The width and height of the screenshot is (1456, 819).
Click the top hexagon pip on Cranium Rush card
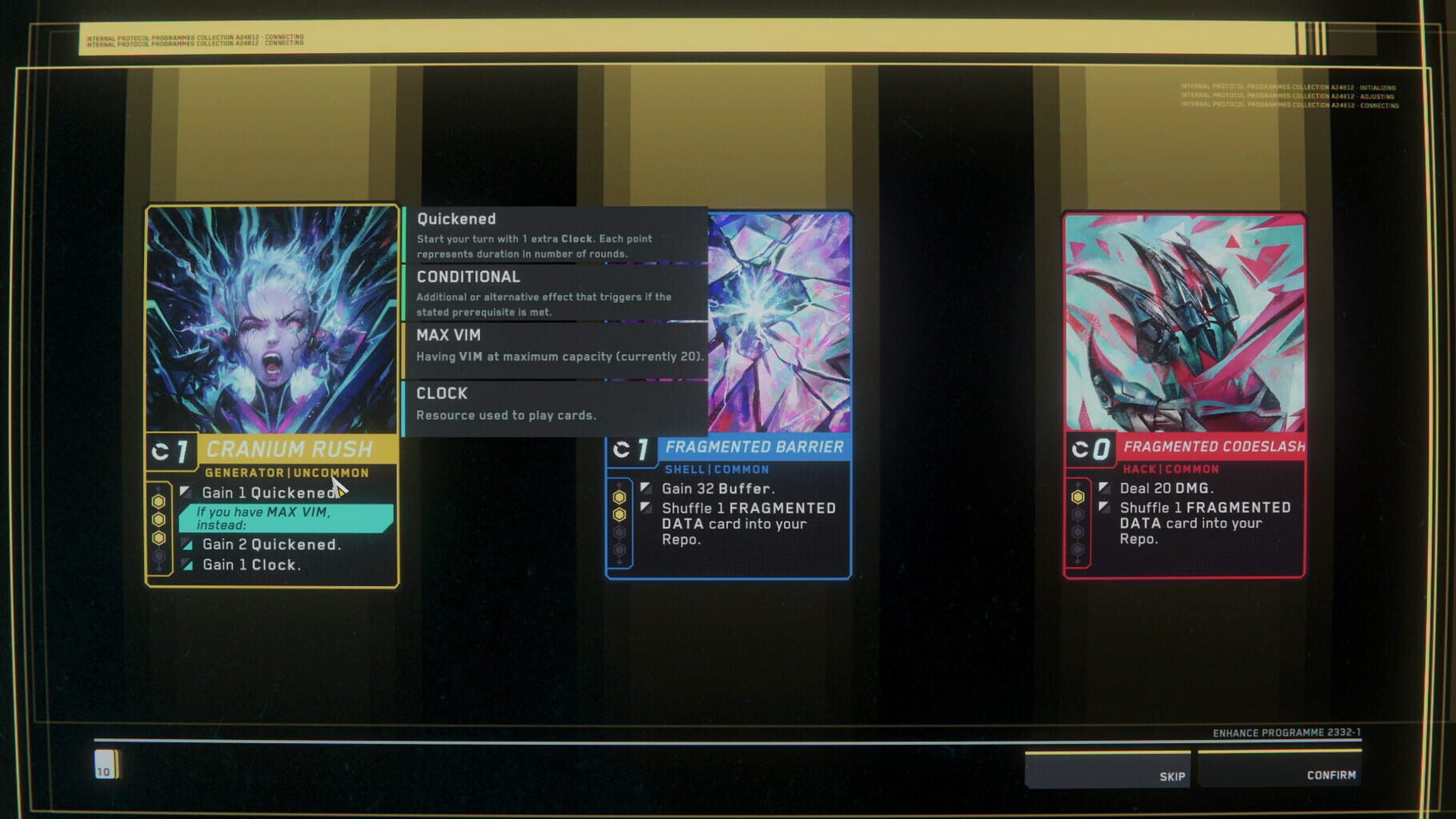tap(160, 500)
